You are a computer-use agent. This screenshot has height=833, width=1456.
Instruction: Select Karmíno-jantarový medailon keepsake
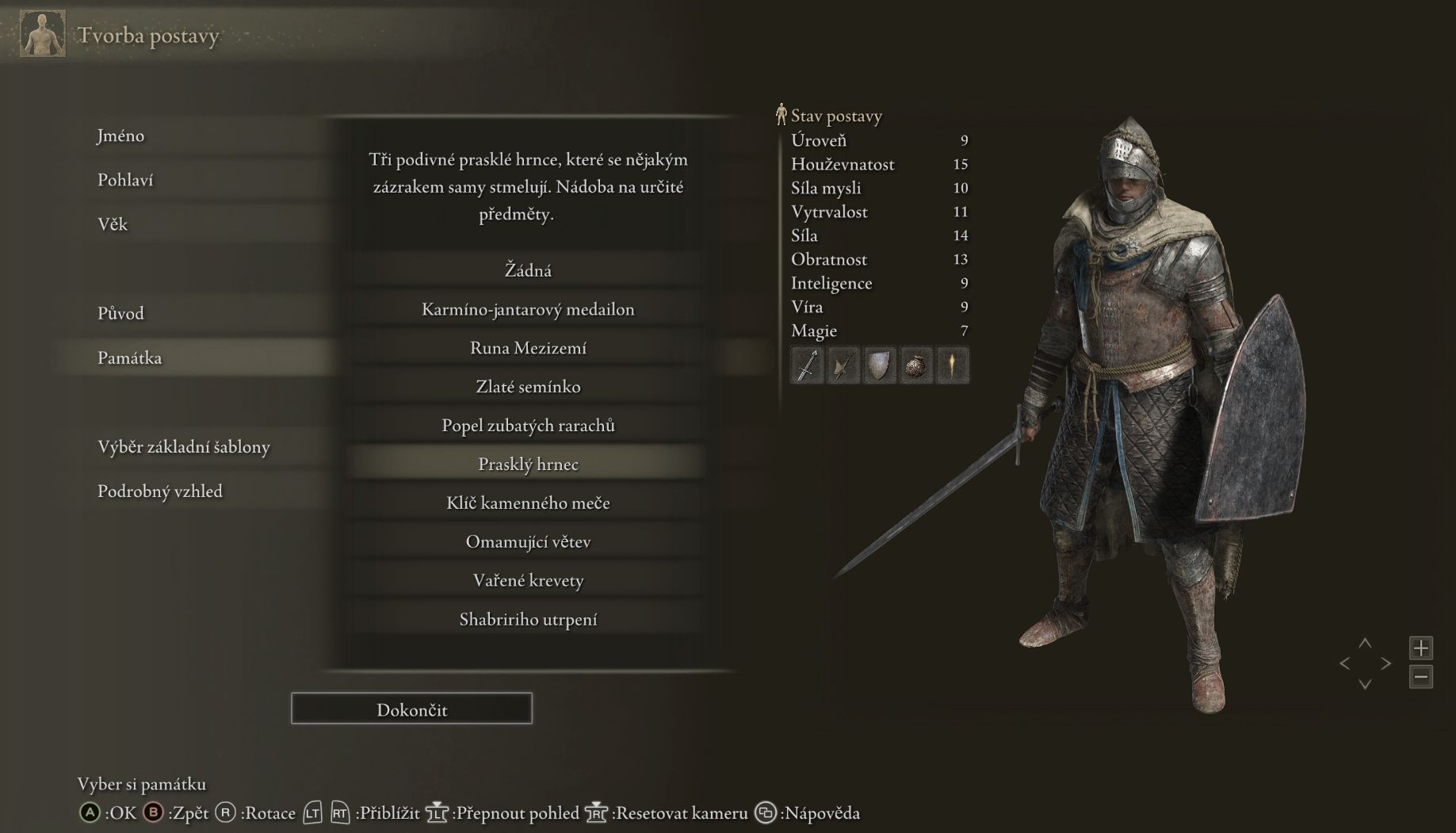coord(528,309)
